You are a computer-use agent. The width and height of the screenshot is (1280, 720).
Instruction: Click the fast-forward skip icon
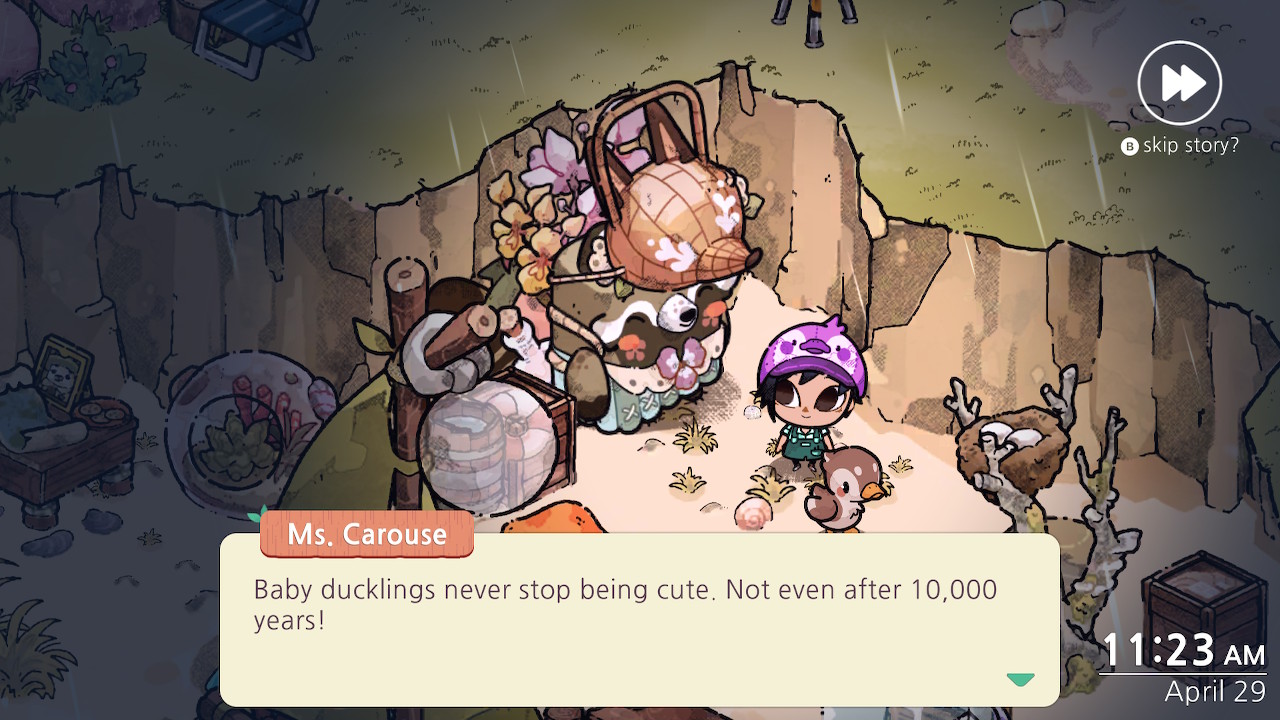[x=1178, y=84]
